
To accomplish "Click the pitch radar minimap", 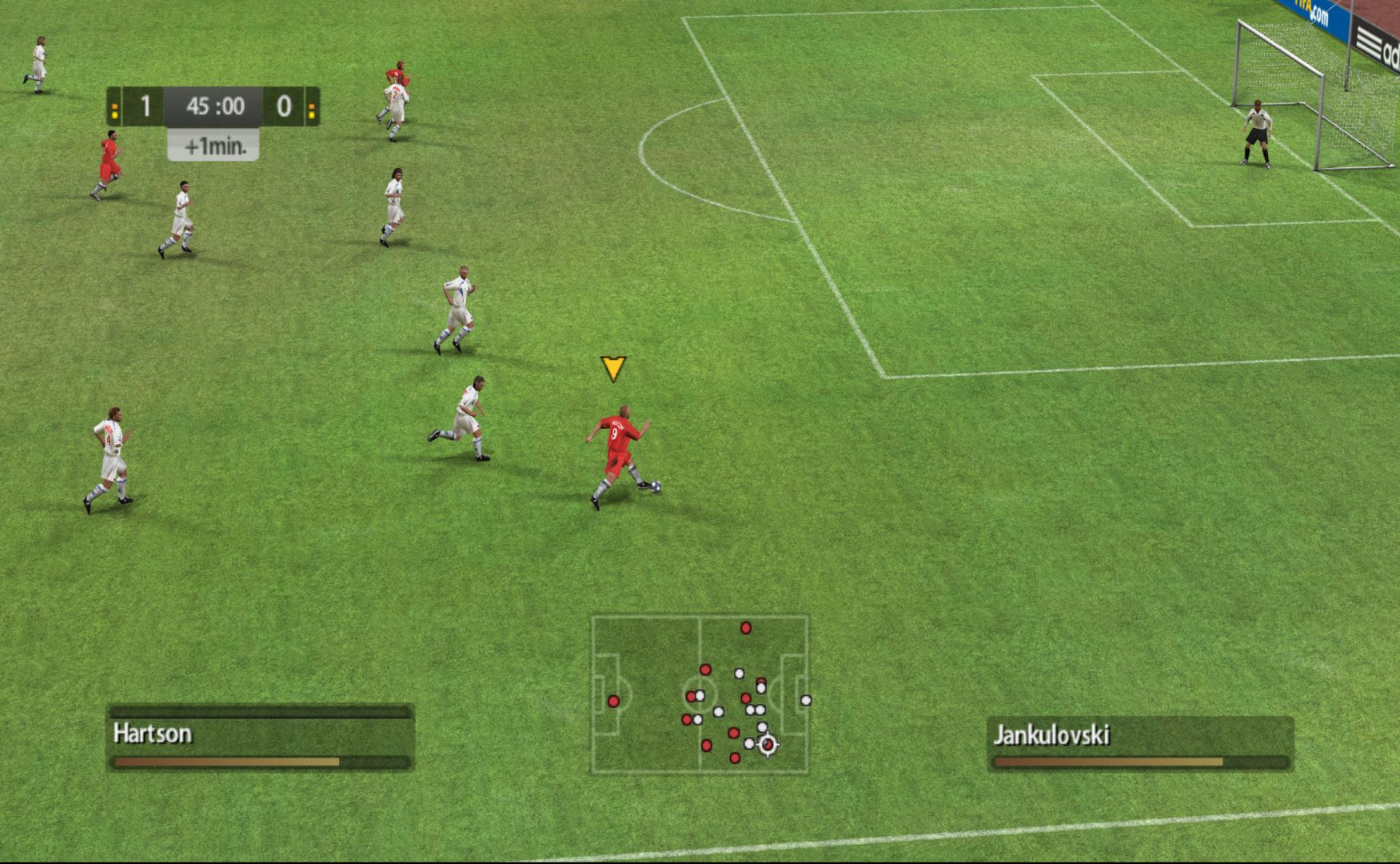I will pyautogui.click(x=700, y=694).
